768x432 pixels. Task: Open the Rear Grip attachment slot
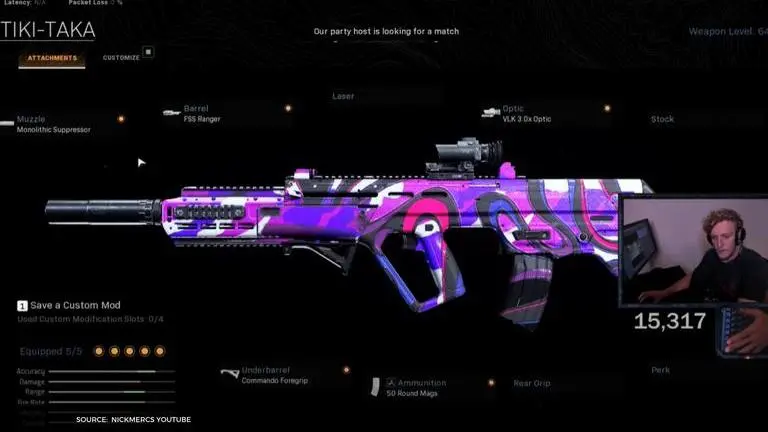pyautogui.click(x=533, y=382)
